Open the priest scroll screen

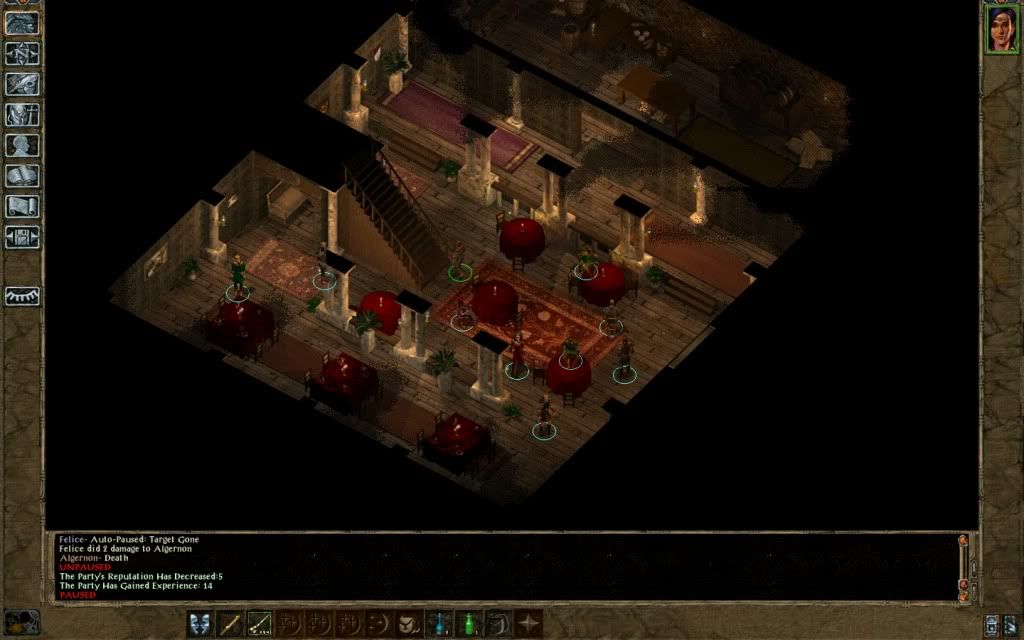click(x=22, y=207)
